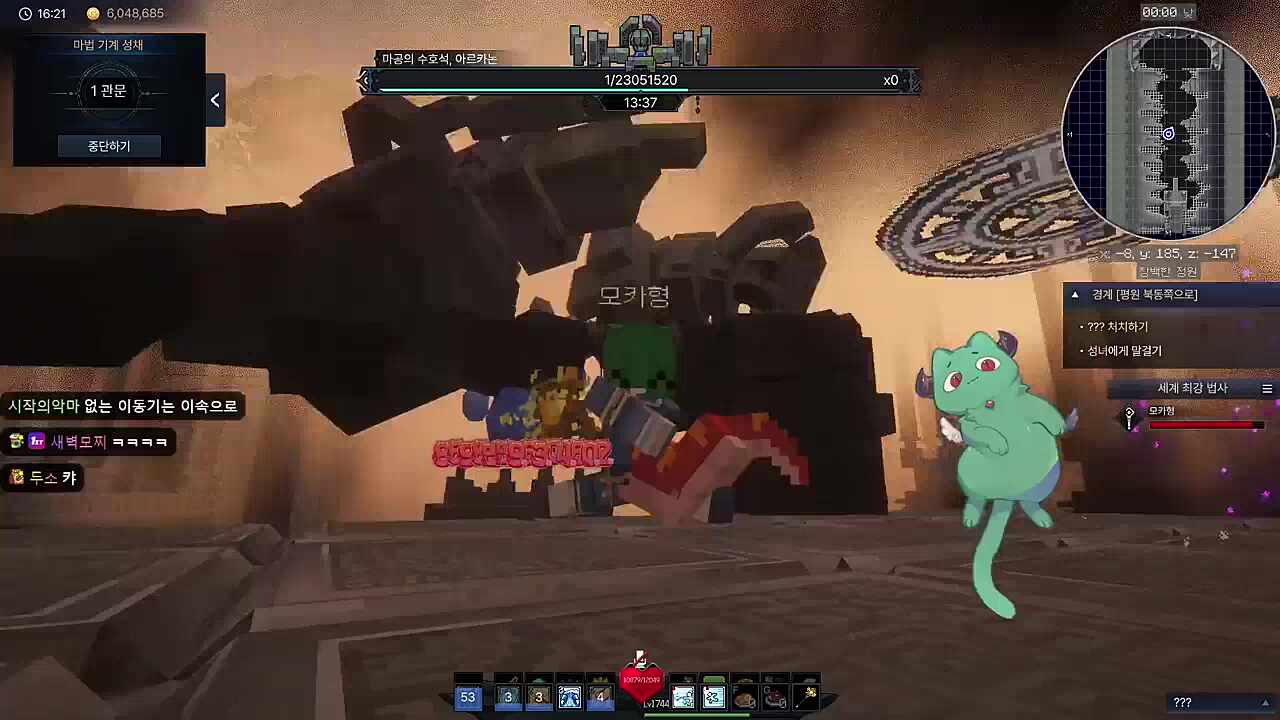Image resolution: width=1280 pixels, height=720 pixels.
Task: Select the golden wand hotbar slot
Action: [x=806, y=697]
